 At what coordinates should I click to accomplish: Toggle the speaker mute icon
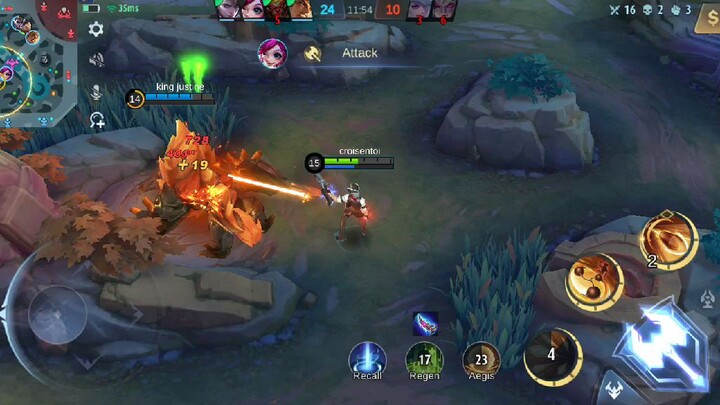pos(96,60)
